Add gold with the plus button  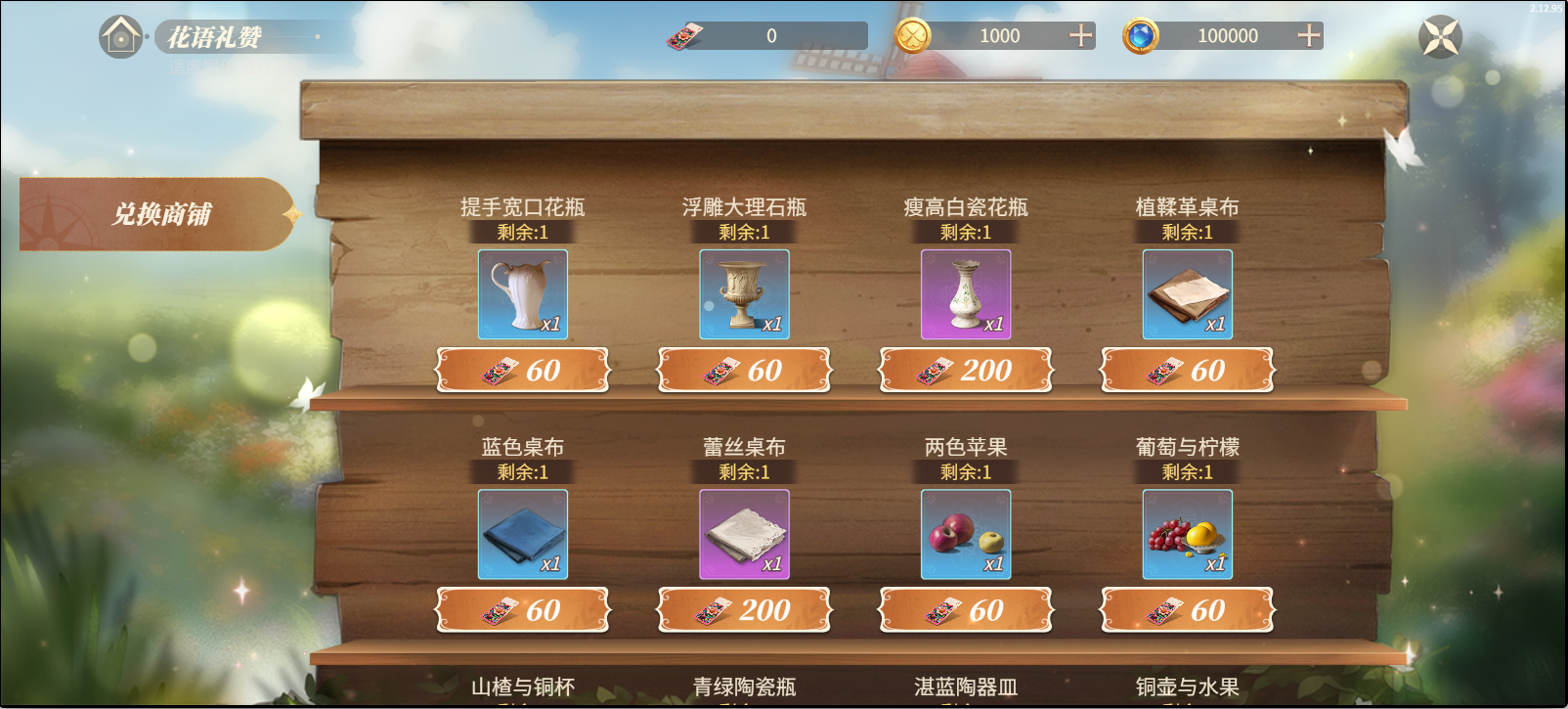[1081, 37]
